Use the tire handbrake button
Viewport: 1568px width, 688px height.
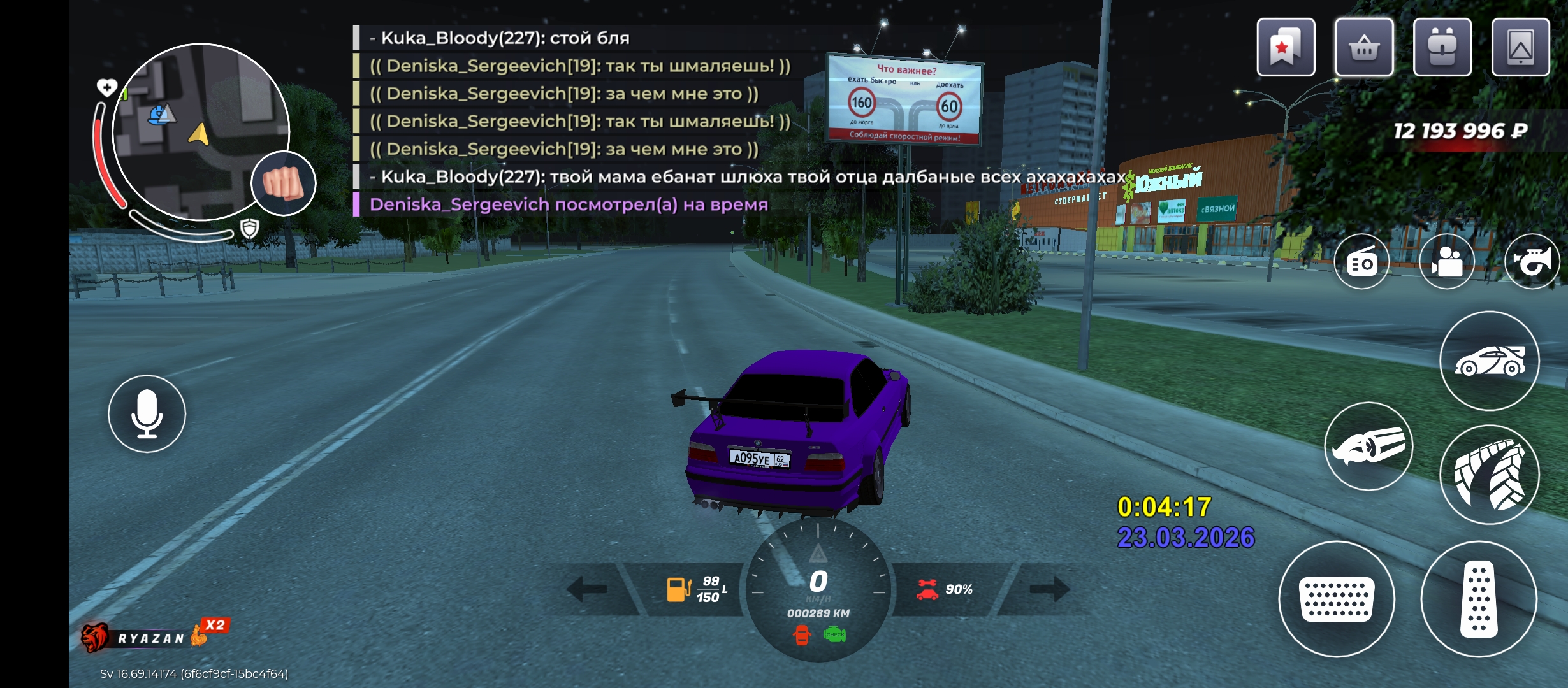pos(1490,475)
